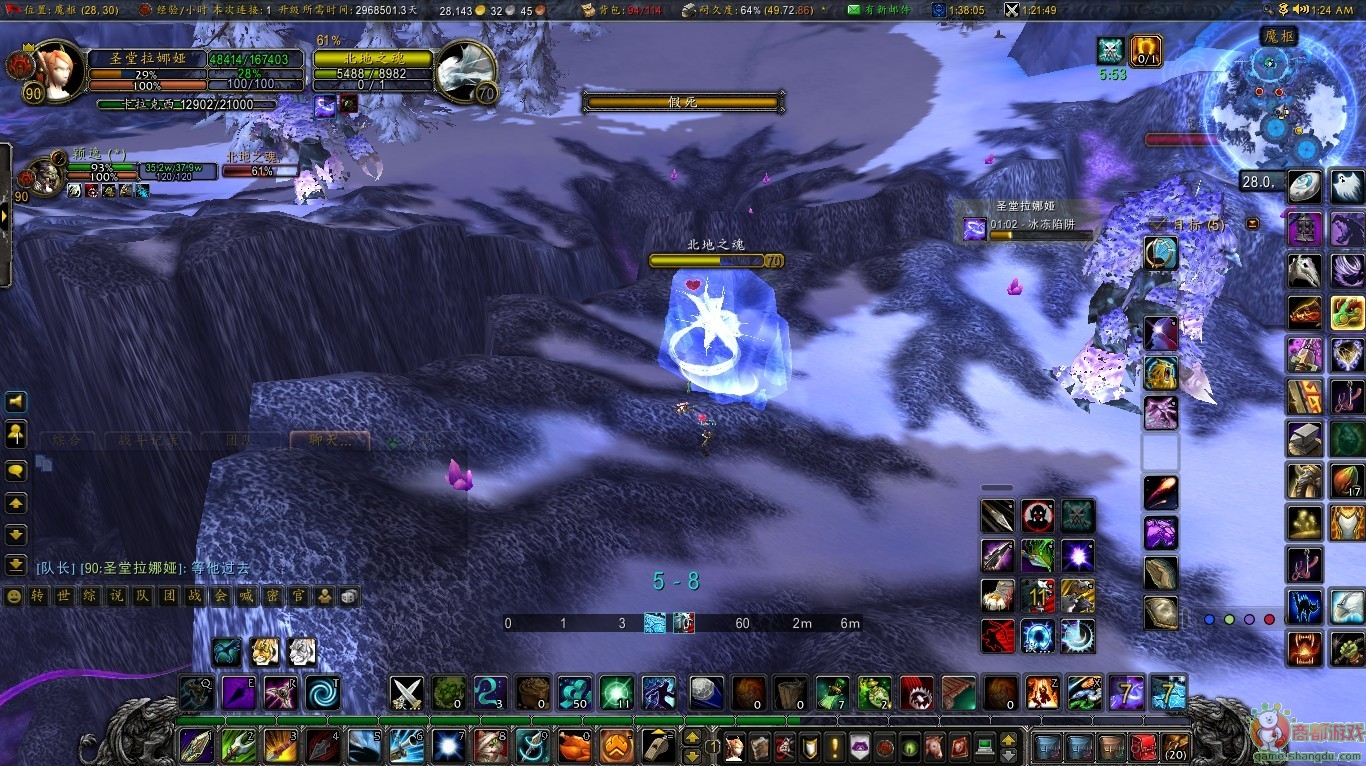The image size is (1366, 766).
Task: Click the 北地之魂 target portrait
Action: tap(464, 72)
